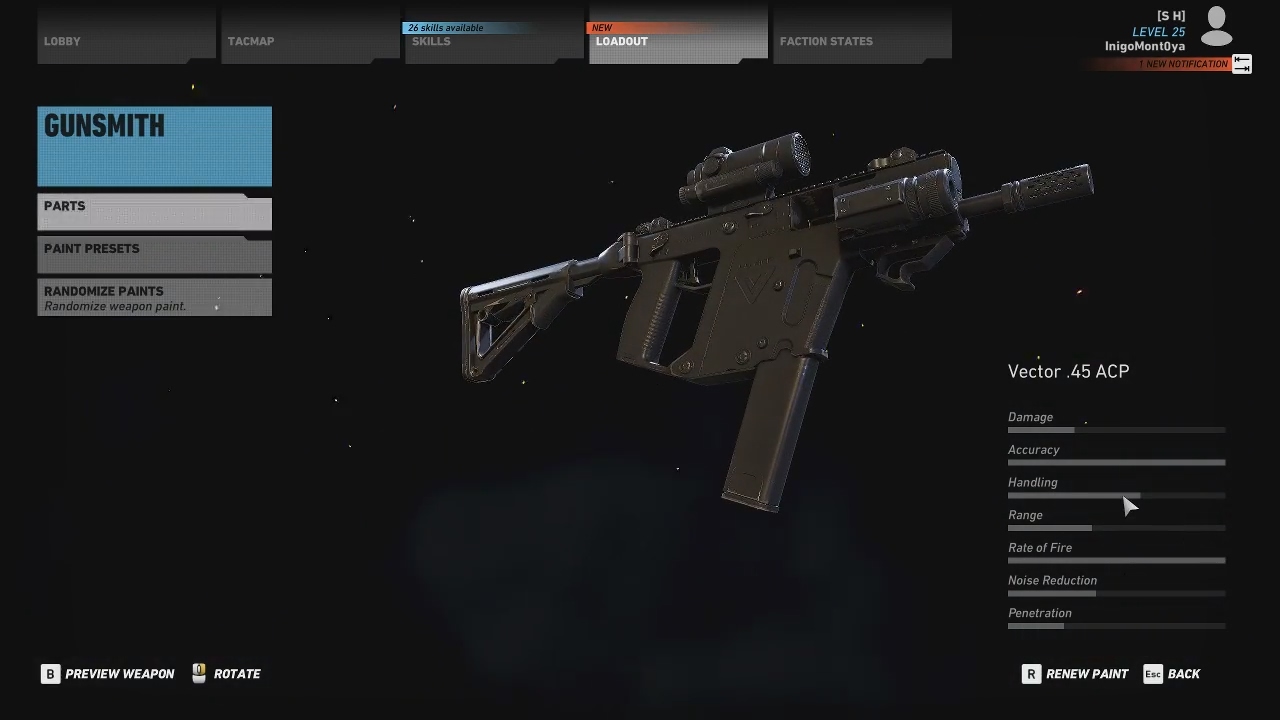This screenshot has height=720, width=1280.
Task: Click the Handling stat bar
Action: [x=1116, y=495]
